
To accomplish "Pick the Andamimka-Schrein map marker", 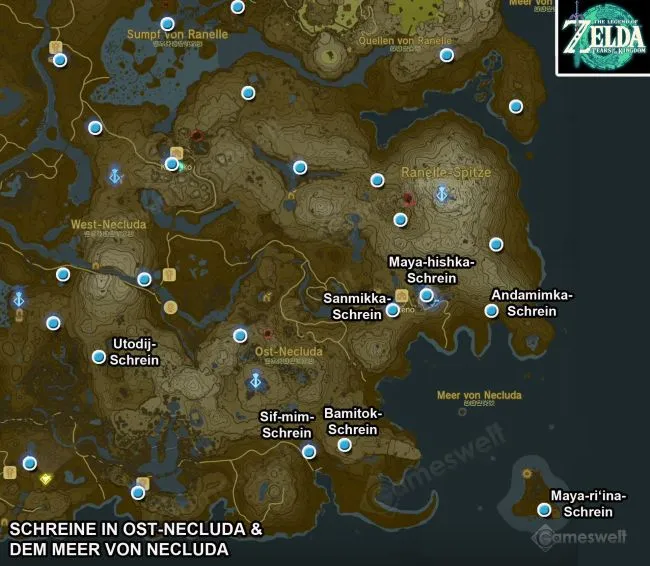I will (x=491, y=310).
